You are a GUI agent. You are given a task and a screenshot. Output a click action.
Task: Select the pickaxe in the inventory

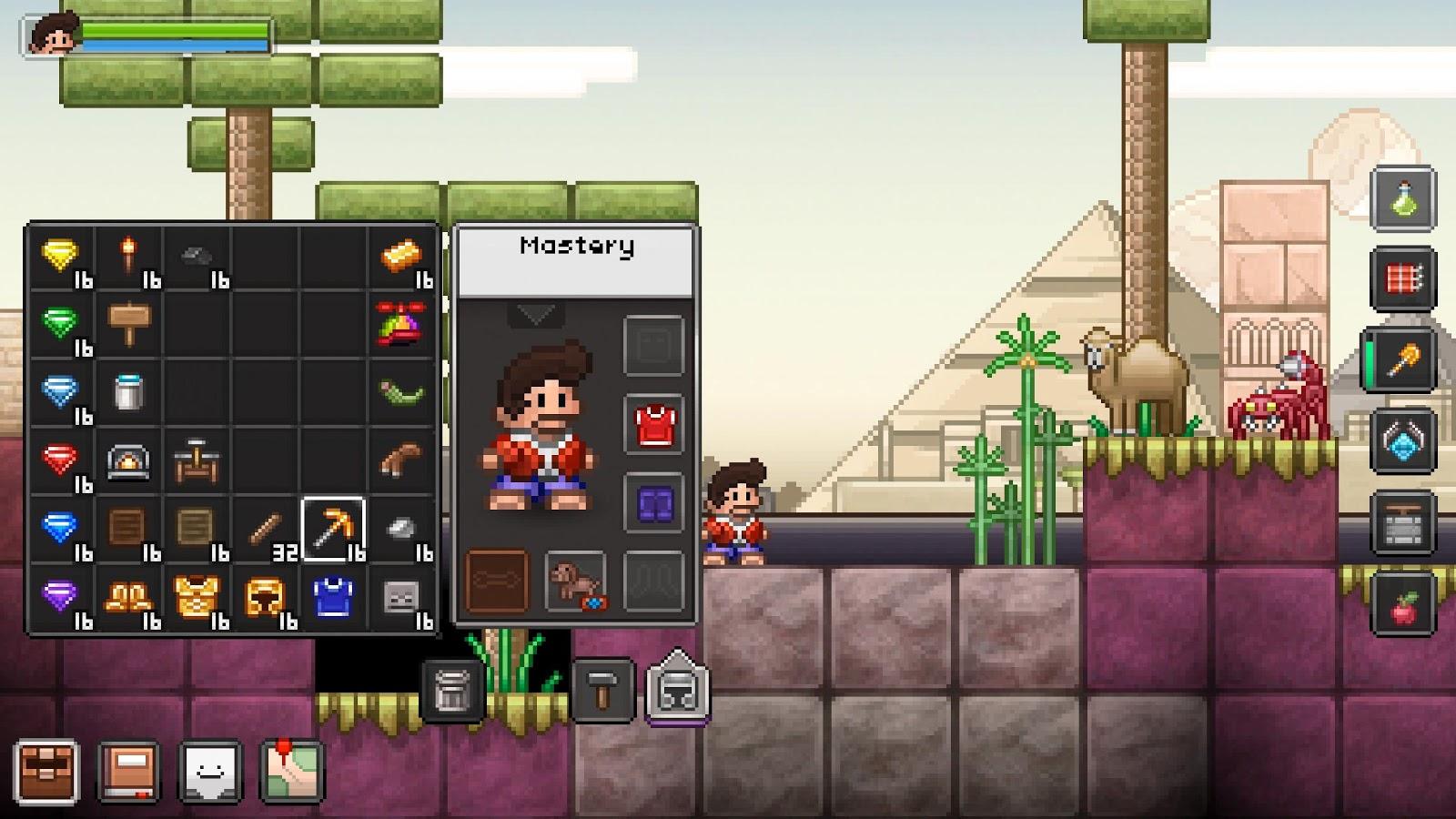330,528
